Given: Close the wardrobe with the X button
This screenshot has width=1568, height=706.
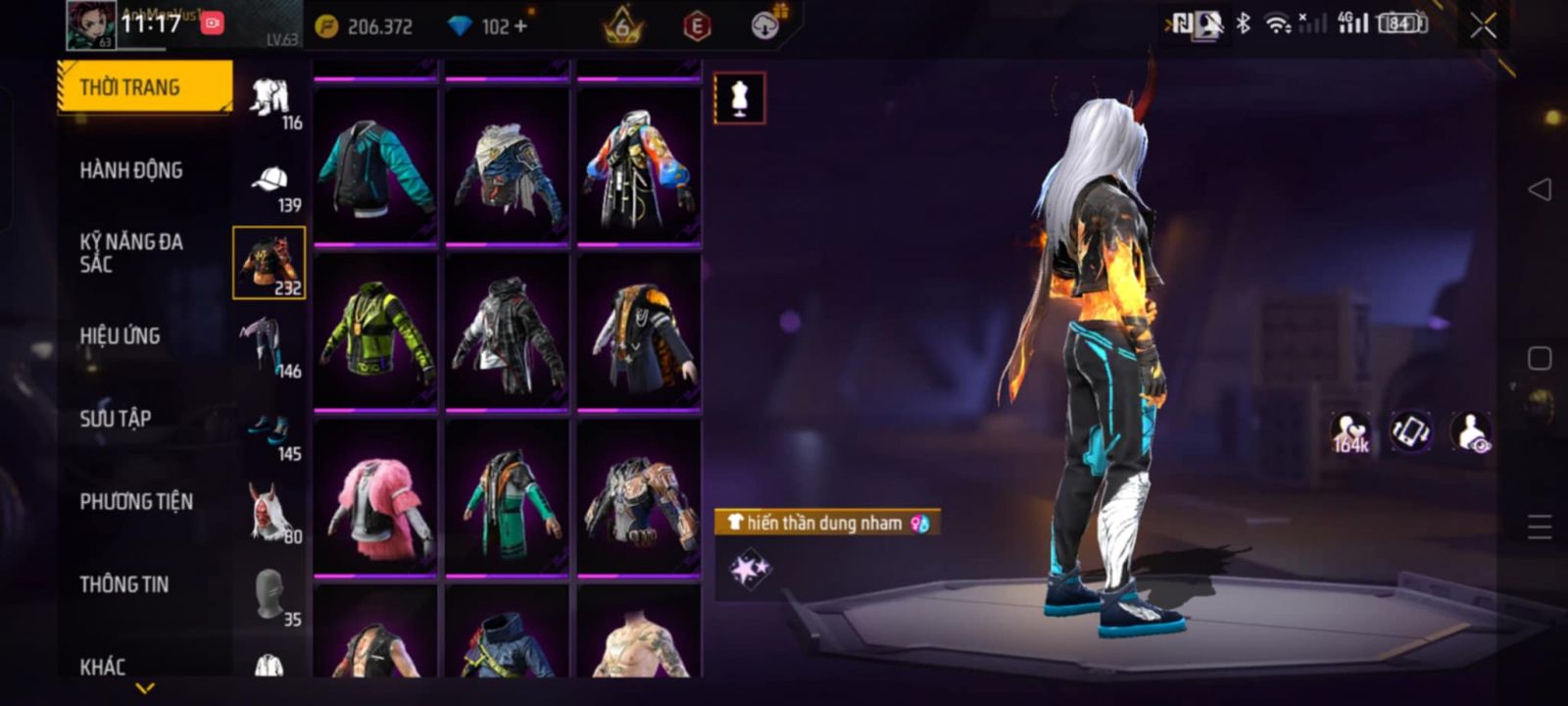Looking at the screenshot, I should click(x=1483, y=26).
